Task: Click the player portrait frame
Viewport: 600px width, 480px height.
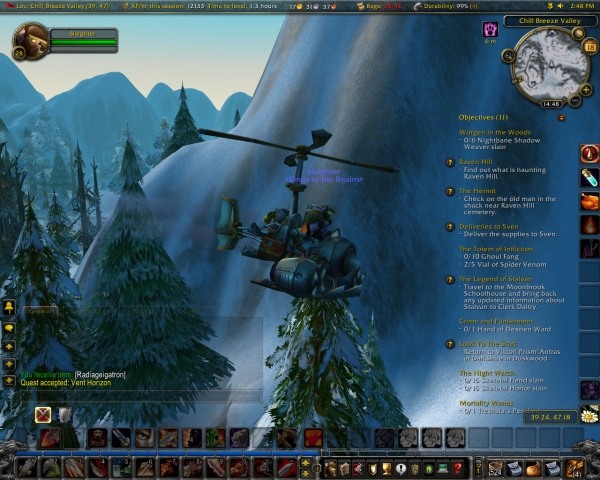Action: coord(28,41)
